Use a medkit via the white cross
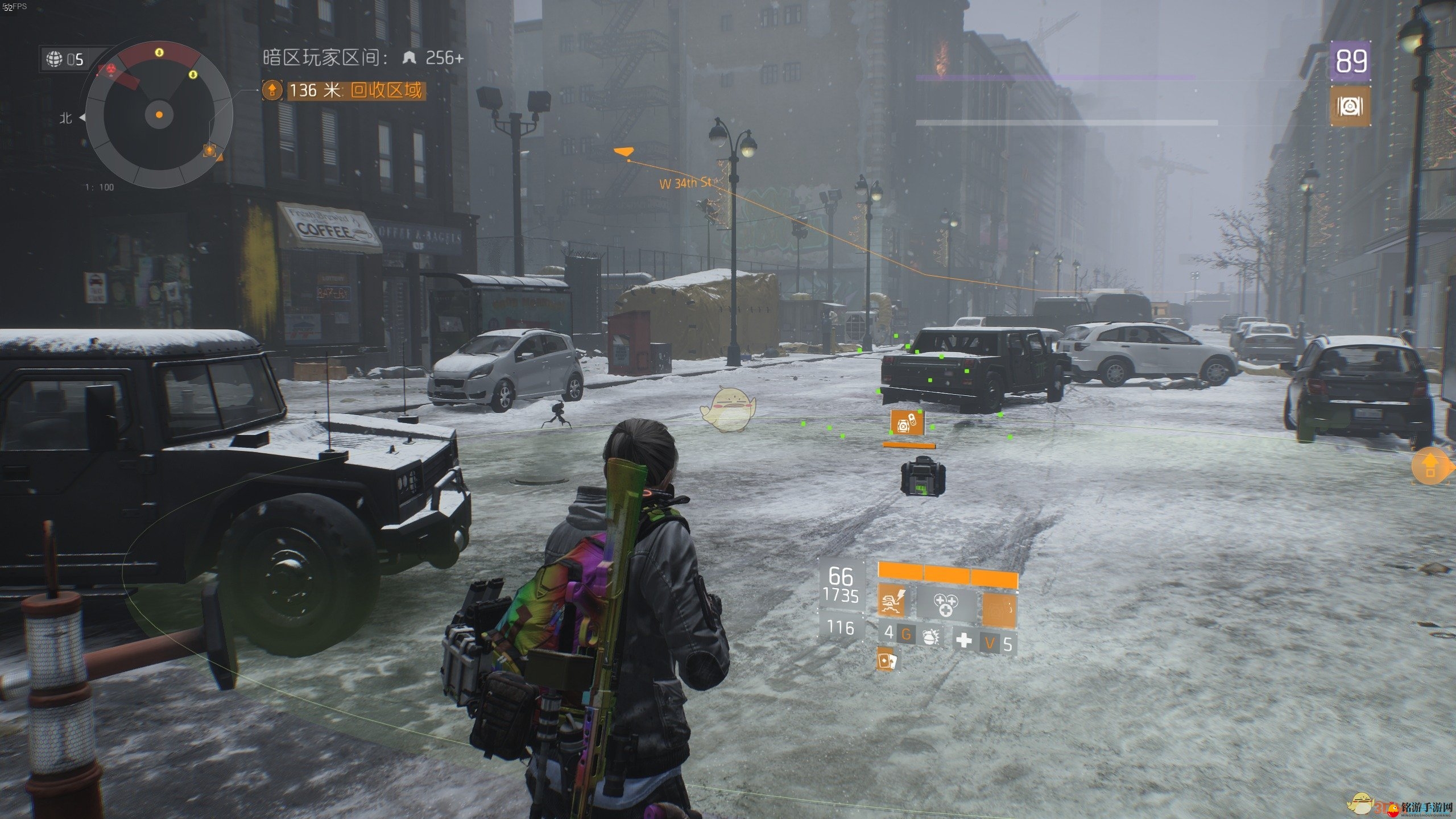Viewport: 1456px width, 819px height. pos(964,640)
